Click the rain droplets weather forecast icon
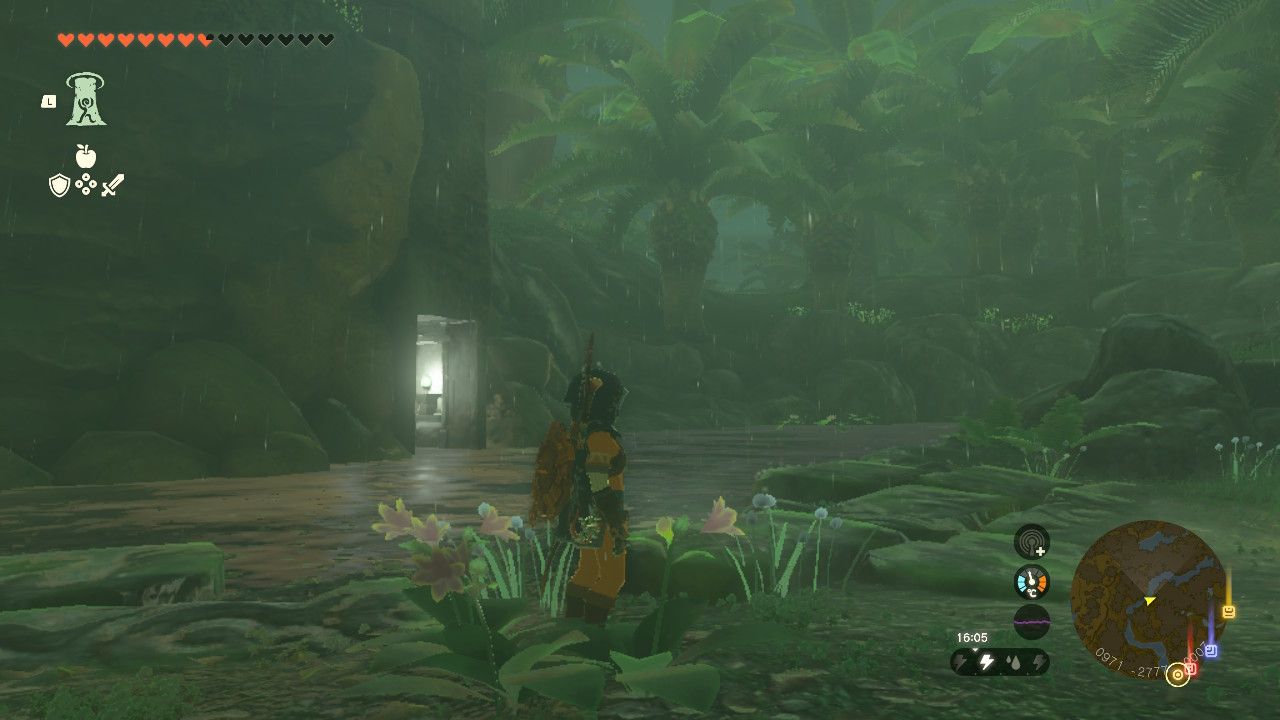This screenshot has height=720, width=1280. pos(1014,661)
